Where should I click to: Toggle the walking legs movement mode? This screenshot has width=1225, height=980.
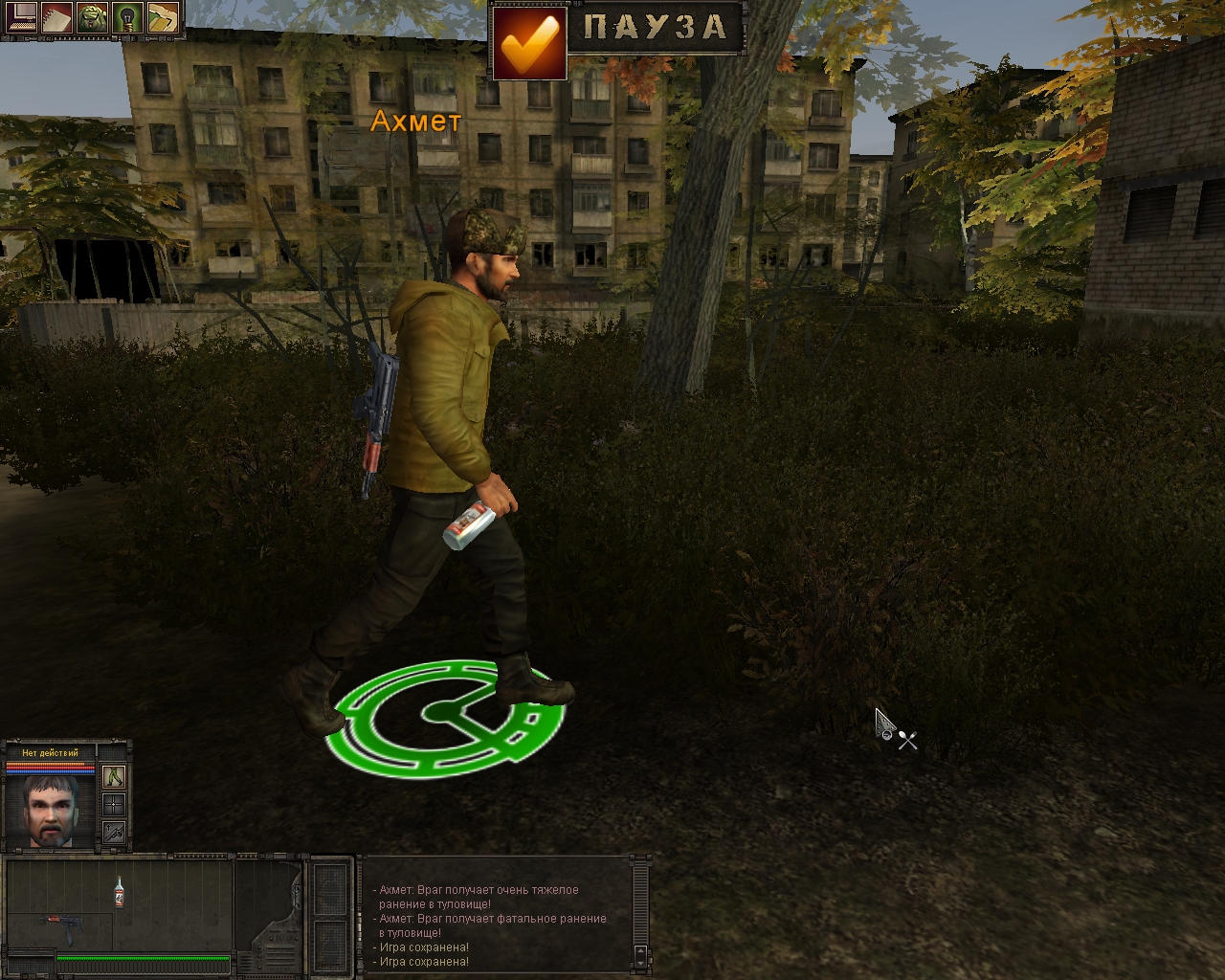(x=114, y=776)
